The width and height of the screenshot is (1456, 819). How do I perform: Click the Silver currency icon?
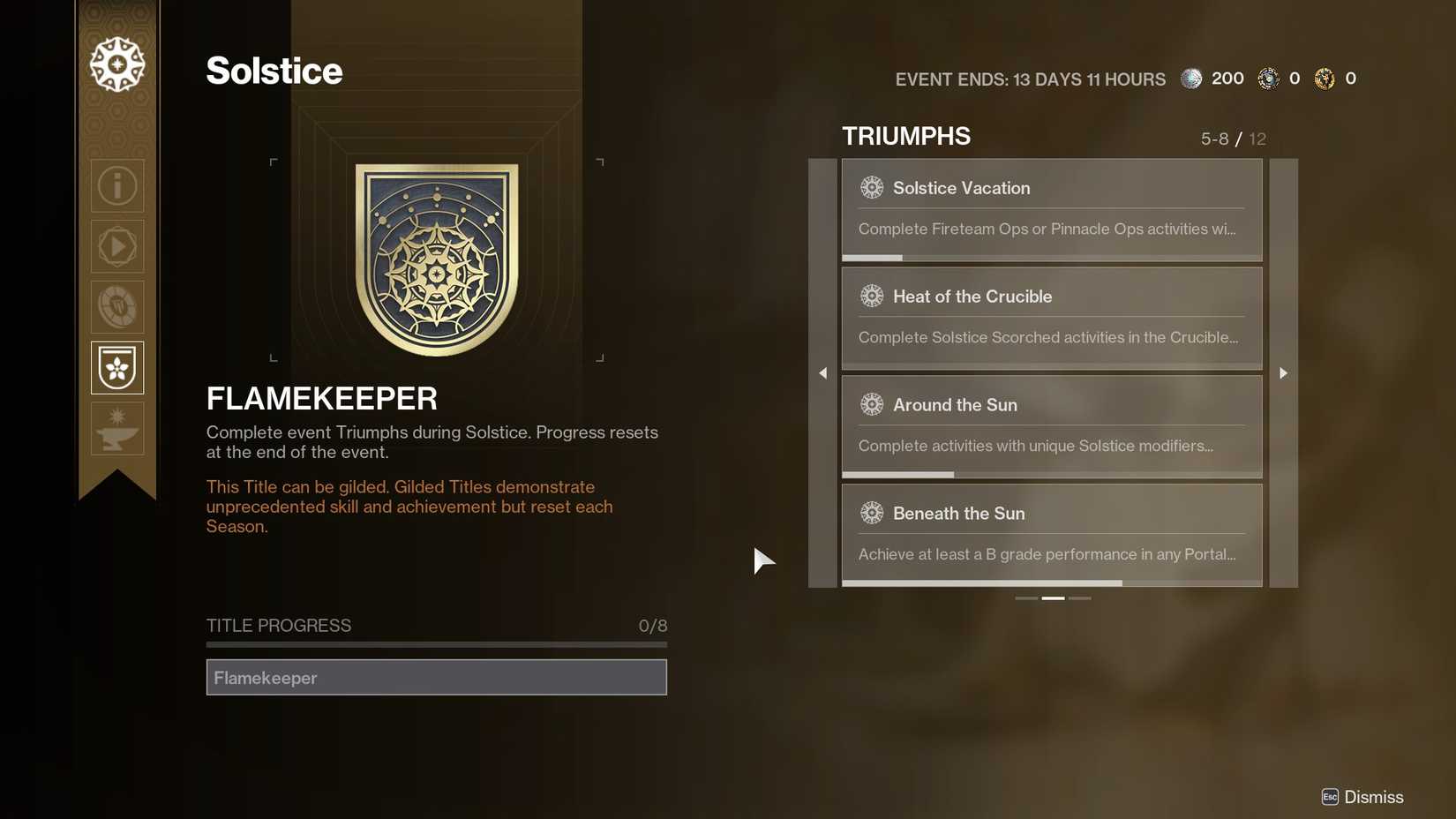point(1191,78)
